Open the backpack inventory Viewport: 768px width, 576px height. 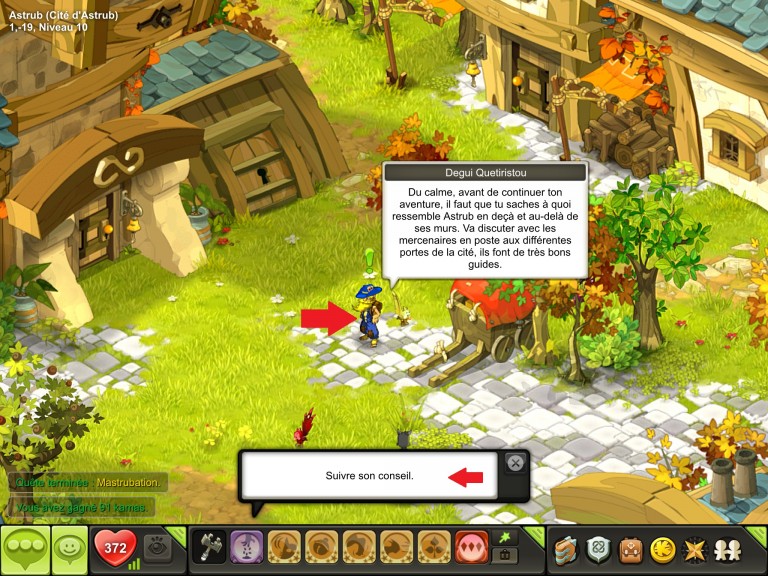[x=630, y=549]
